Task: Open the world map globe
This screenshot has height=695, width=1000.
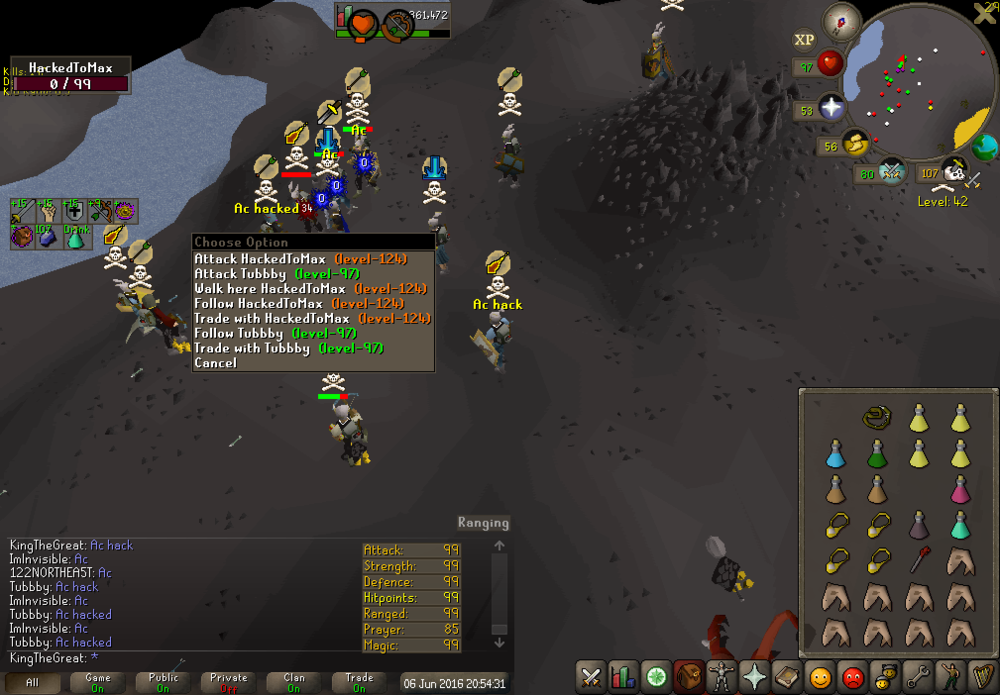Action: tap(984, 148)
